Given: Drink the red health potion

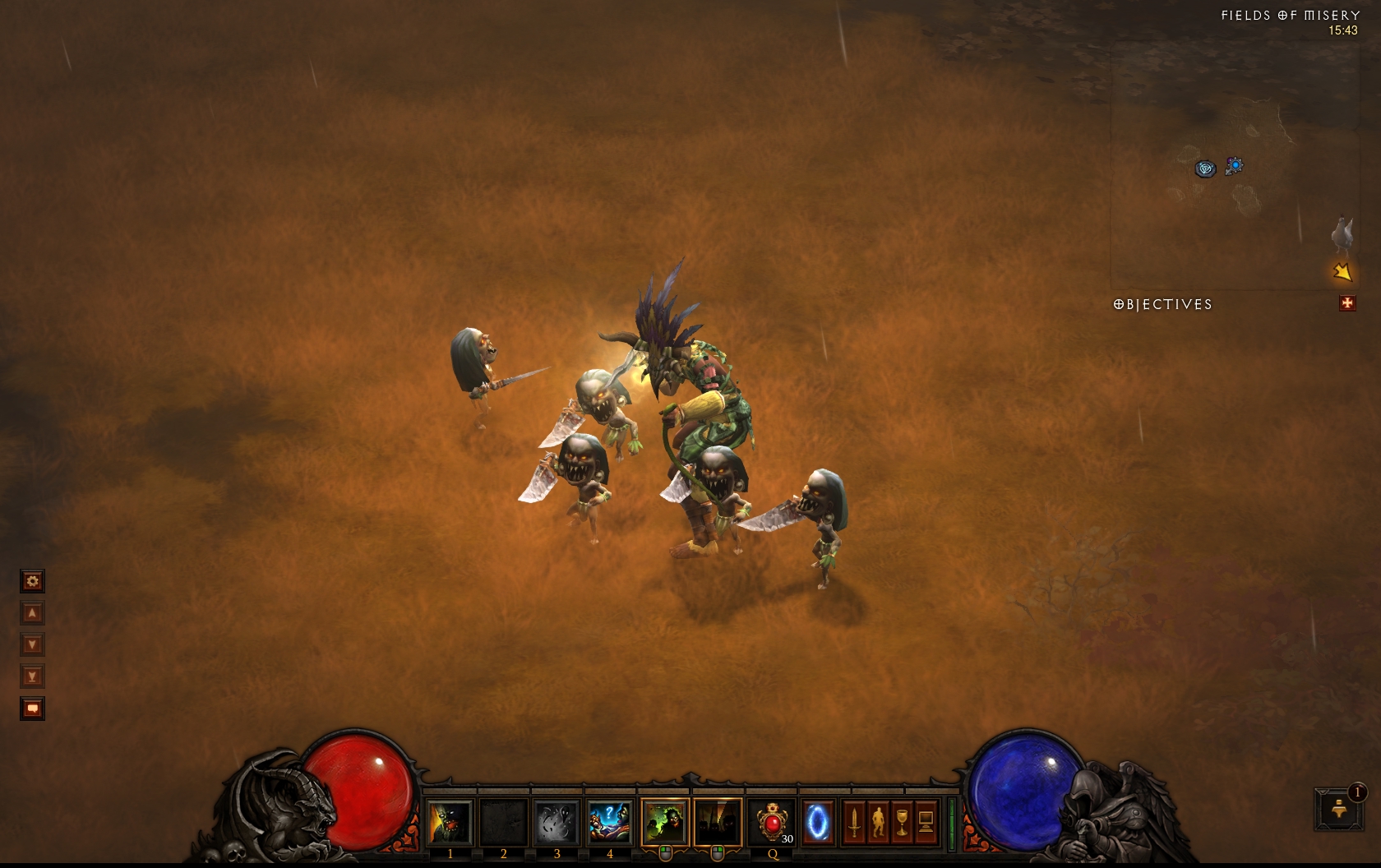Looking at the screenshot, I should 772,822.
